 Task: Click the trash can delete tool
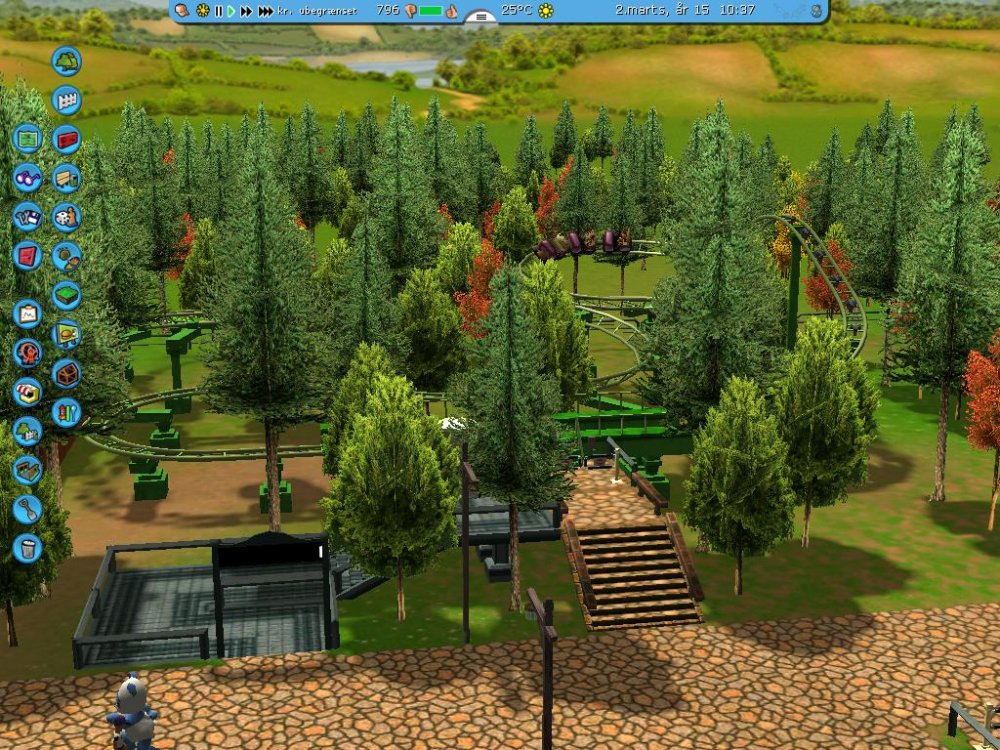click(x=27, y=548)
